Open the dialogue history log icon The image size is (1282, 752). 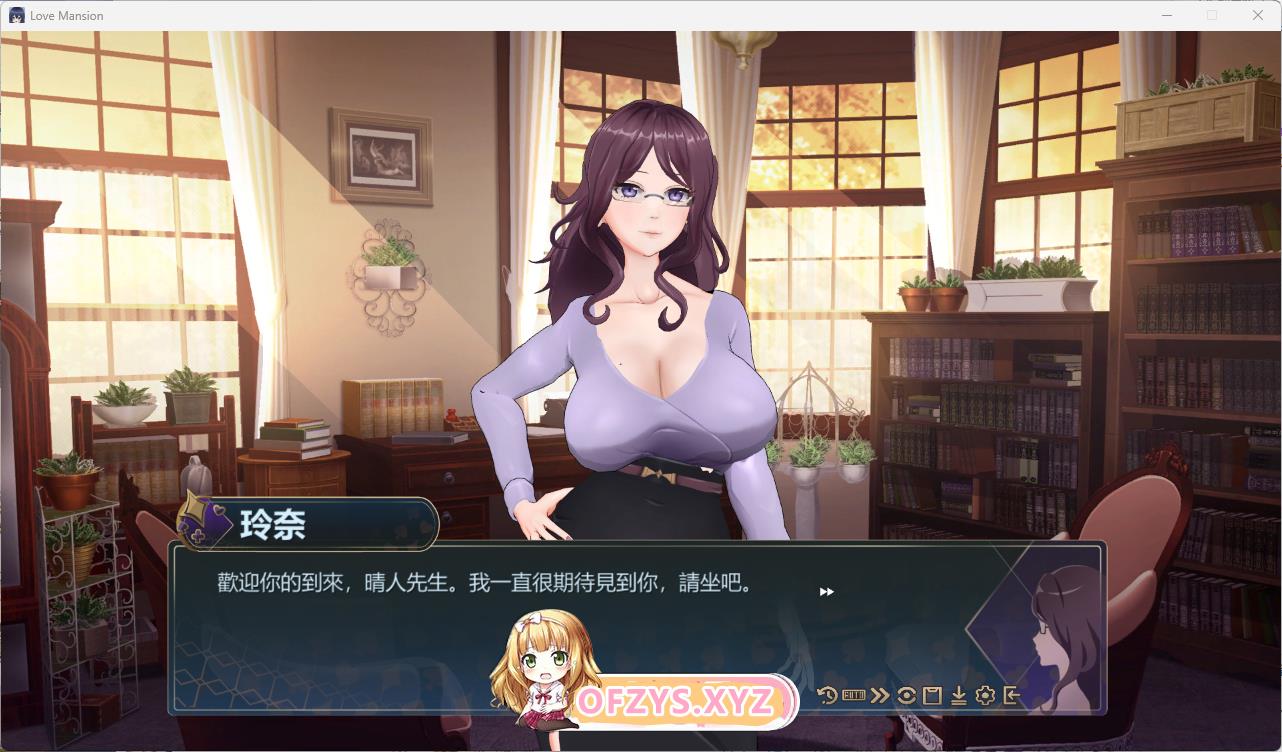(827, 695)
